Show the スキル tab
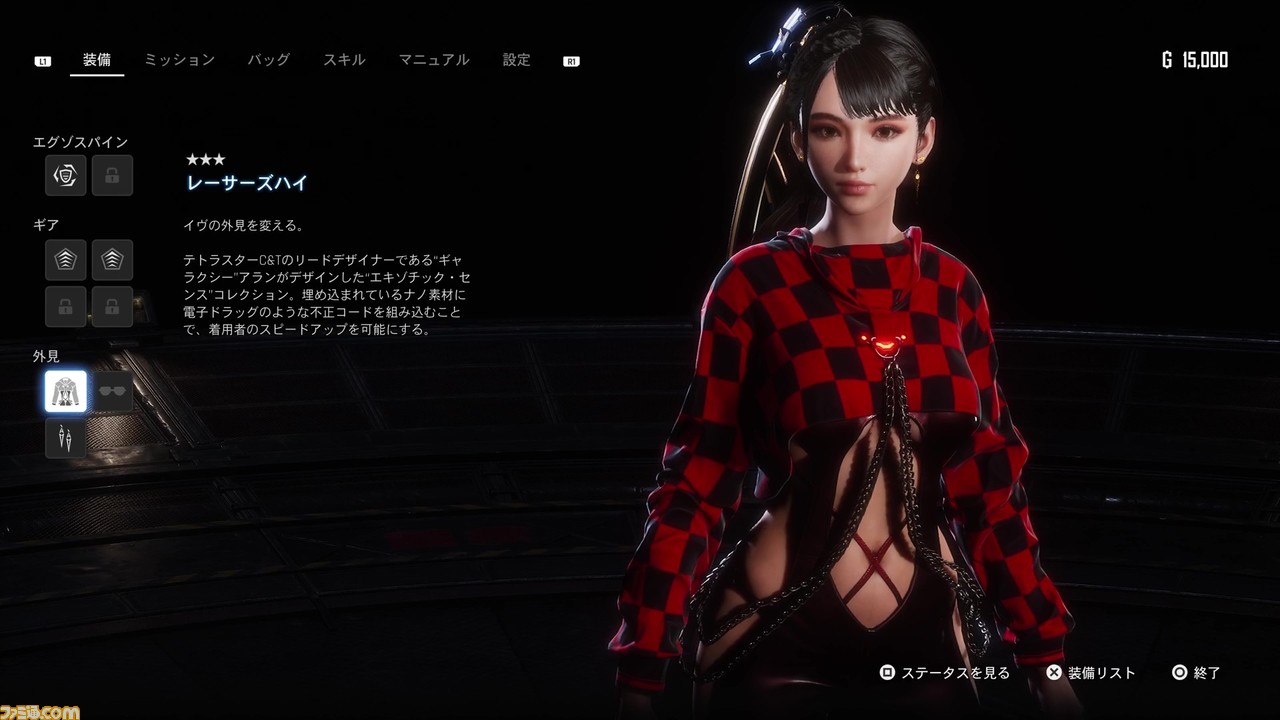This screenshot has width=1280, height=720. click(x=344, y=60)
